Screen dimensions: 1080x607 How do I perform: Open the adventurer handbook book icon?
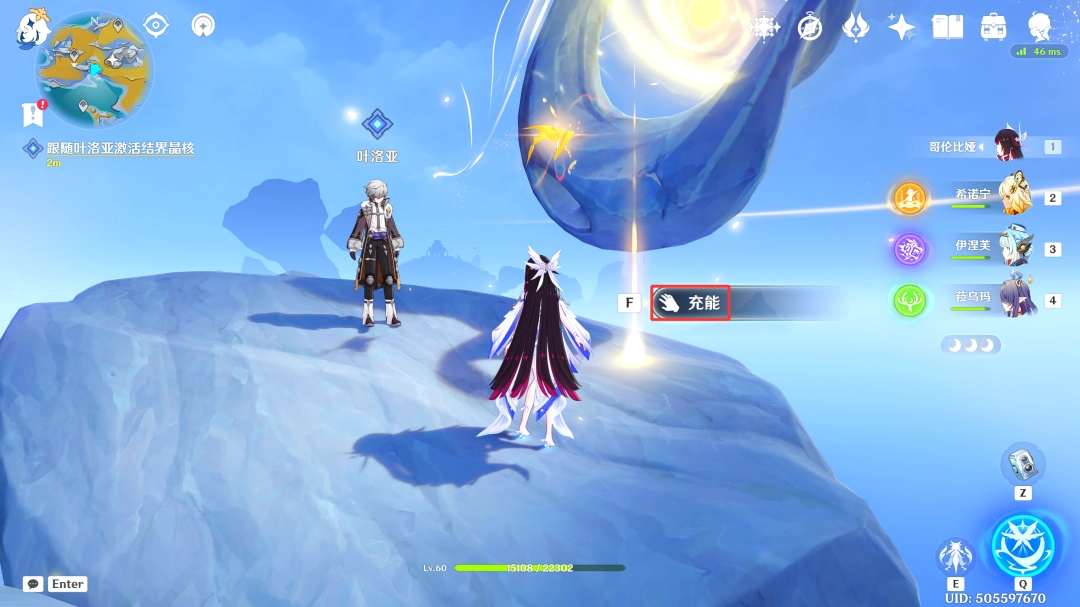tap(947, 27)
